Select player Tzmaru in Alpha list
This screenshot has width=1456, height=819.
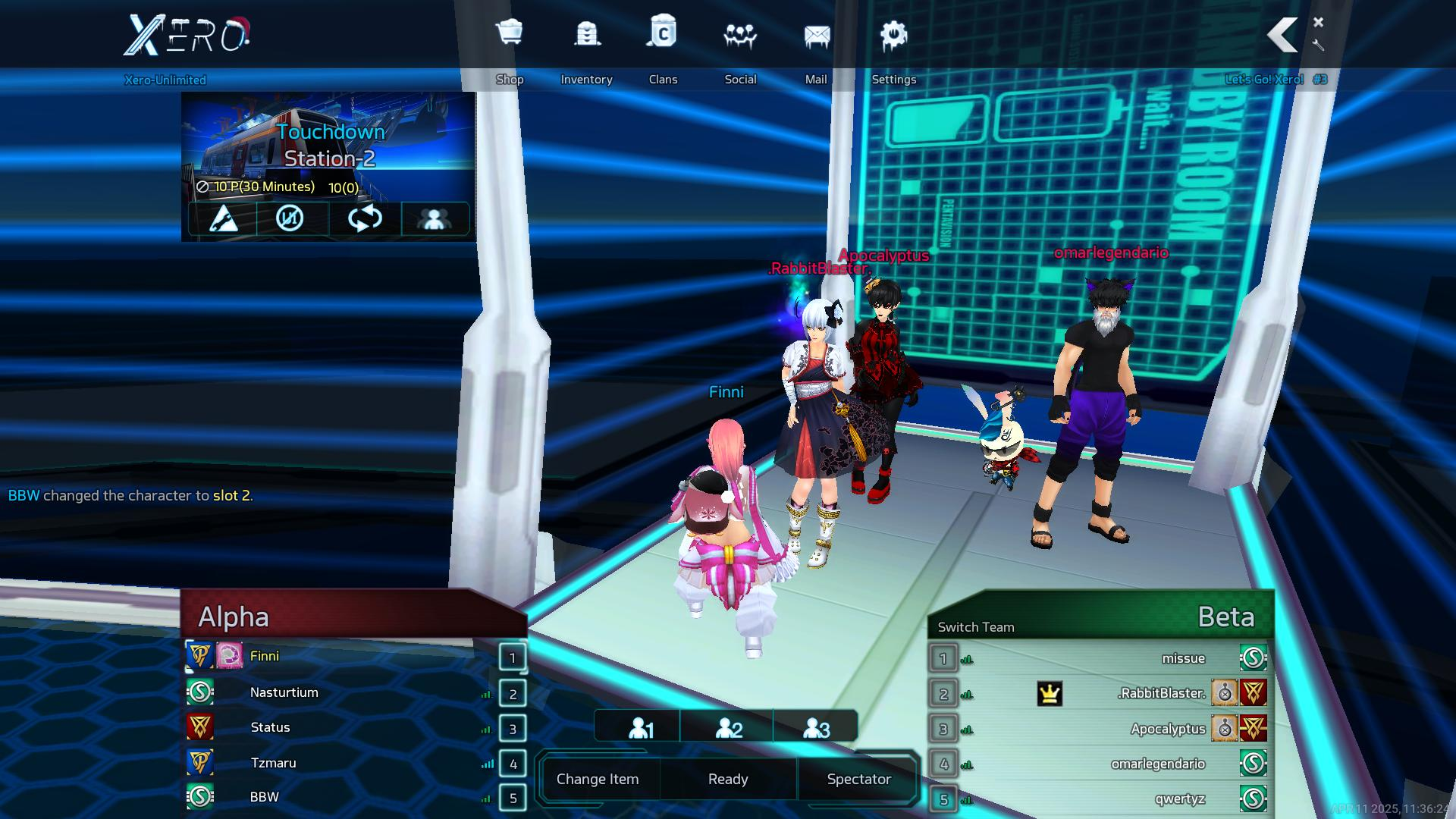[x=273, y=763]
